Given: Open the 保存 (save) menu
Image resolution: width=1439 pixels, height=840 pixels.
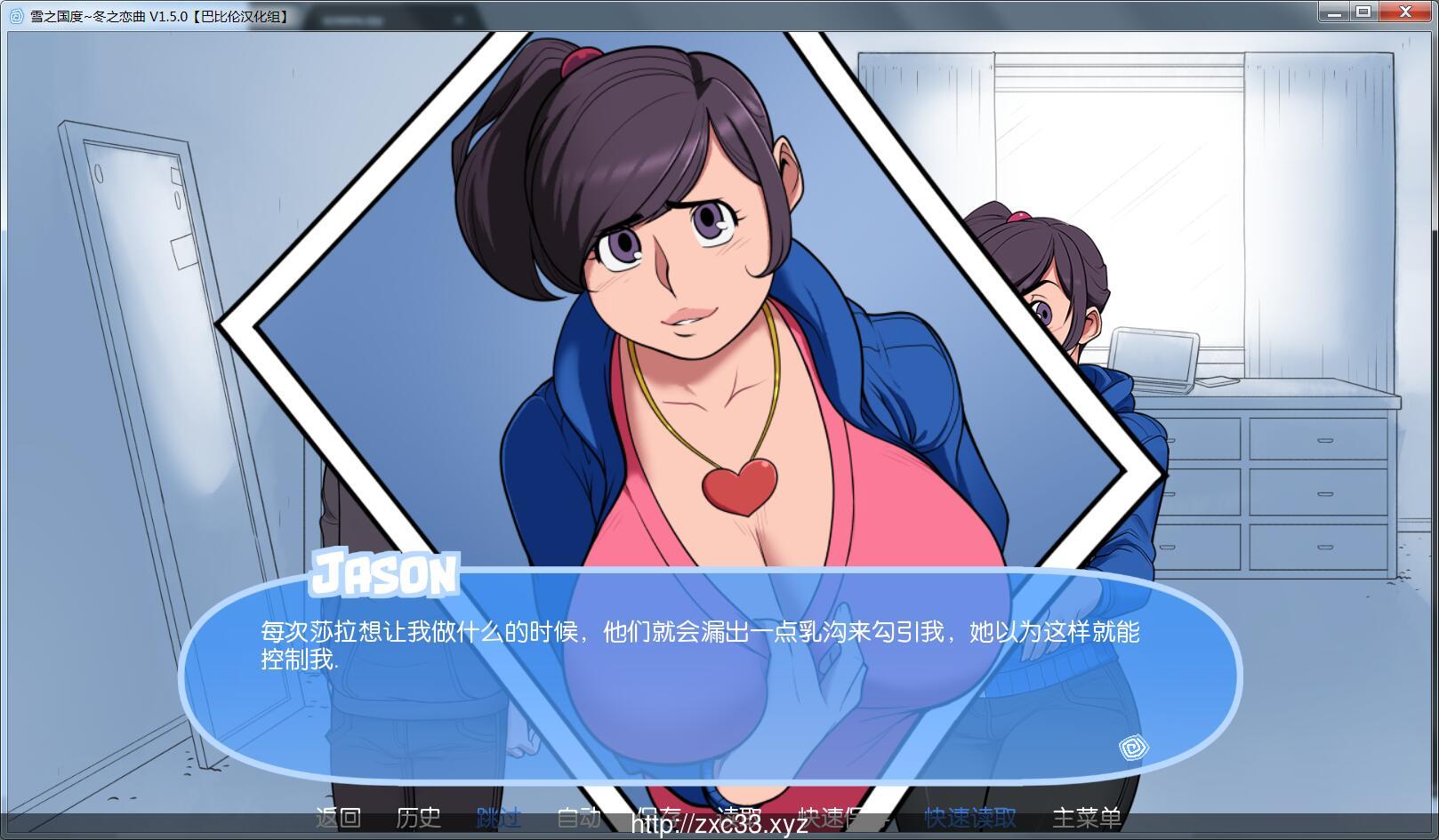Looking at the screenshot, I should pos(659,815).
